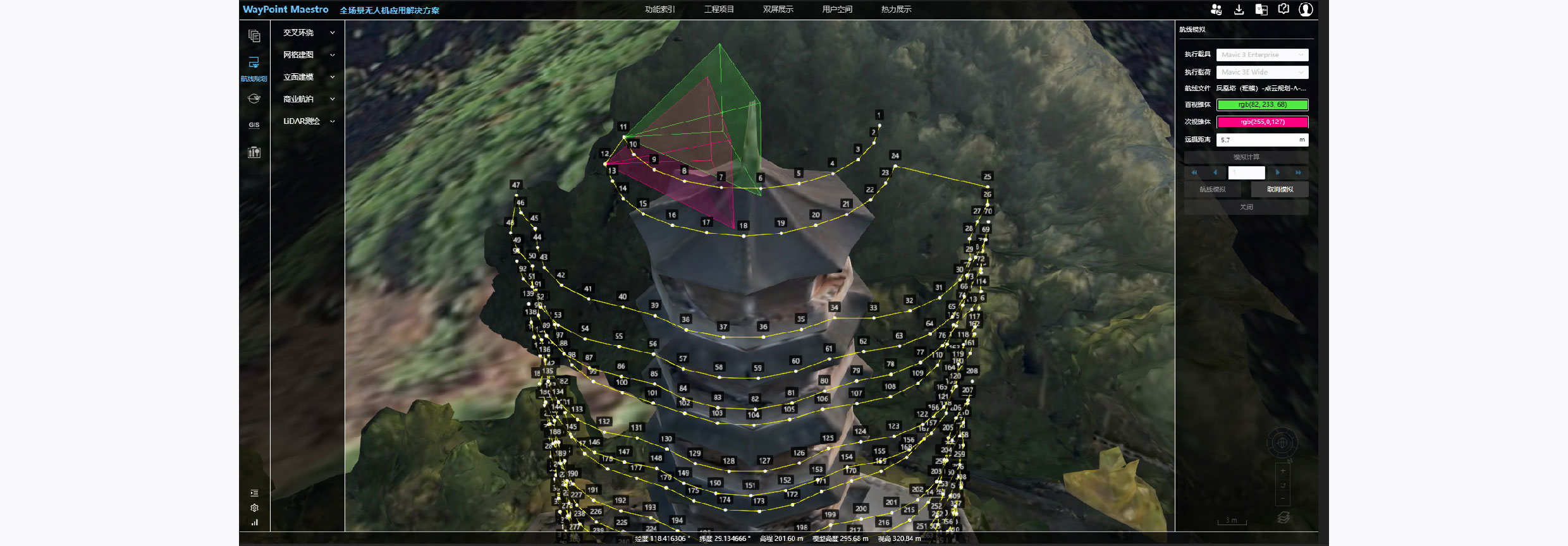Expand the 商业航拍 menu section
Image resolution: width=1568 pixels, height=546 pixels.
[309, 99]
